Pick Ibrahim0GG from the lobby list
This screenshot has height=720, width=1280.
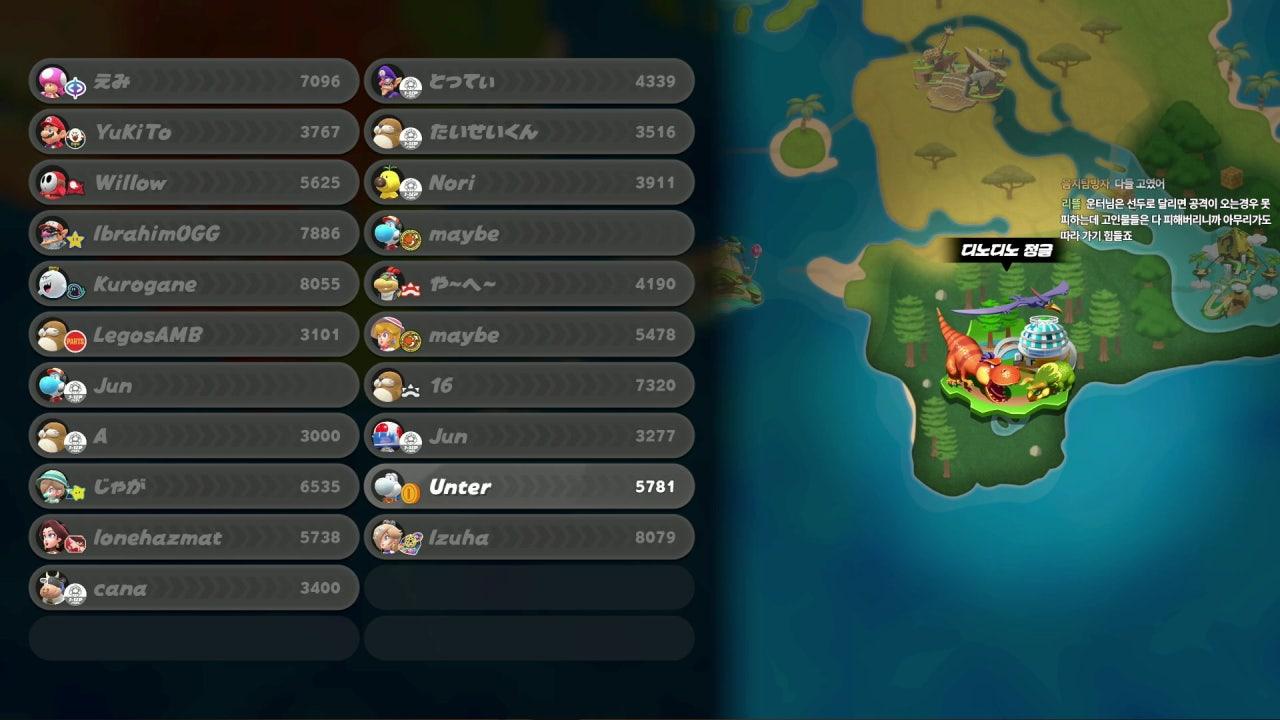point(194,234)
